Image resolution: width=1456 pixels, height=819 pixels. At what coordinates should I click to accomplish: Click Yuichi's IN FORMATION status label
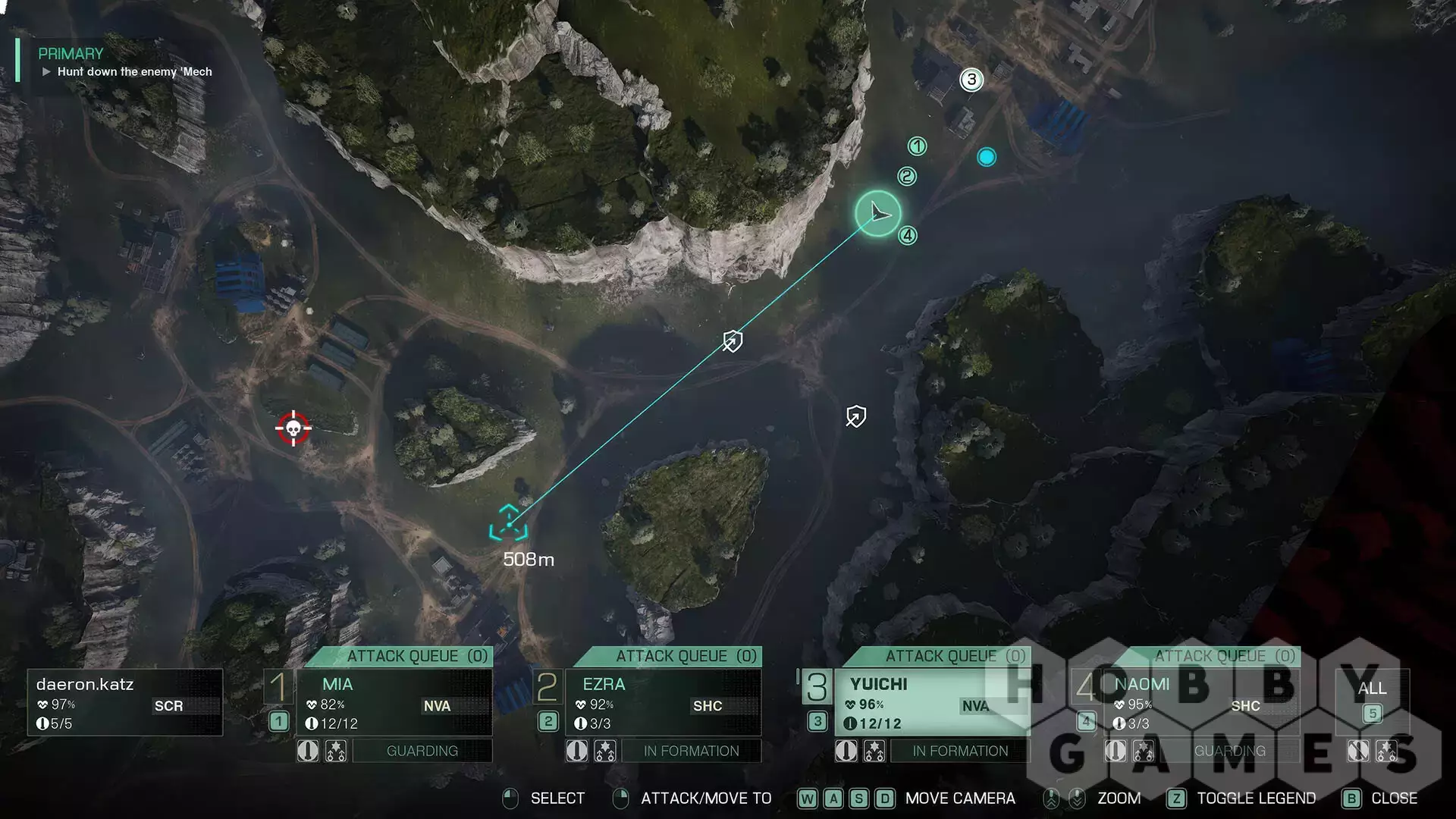click(x=960, y=751)
